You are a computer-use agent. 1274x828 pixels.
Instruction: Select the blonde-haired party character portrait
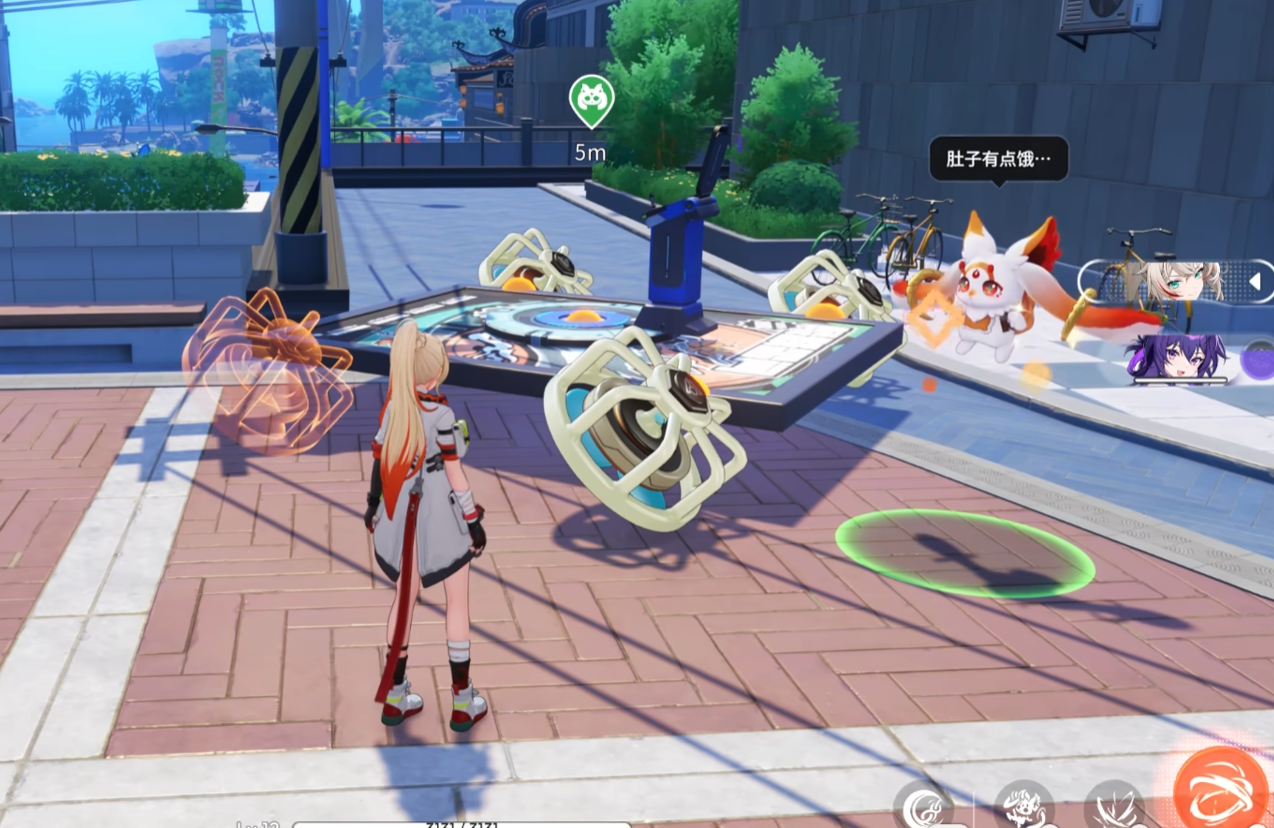[1183, 281]
